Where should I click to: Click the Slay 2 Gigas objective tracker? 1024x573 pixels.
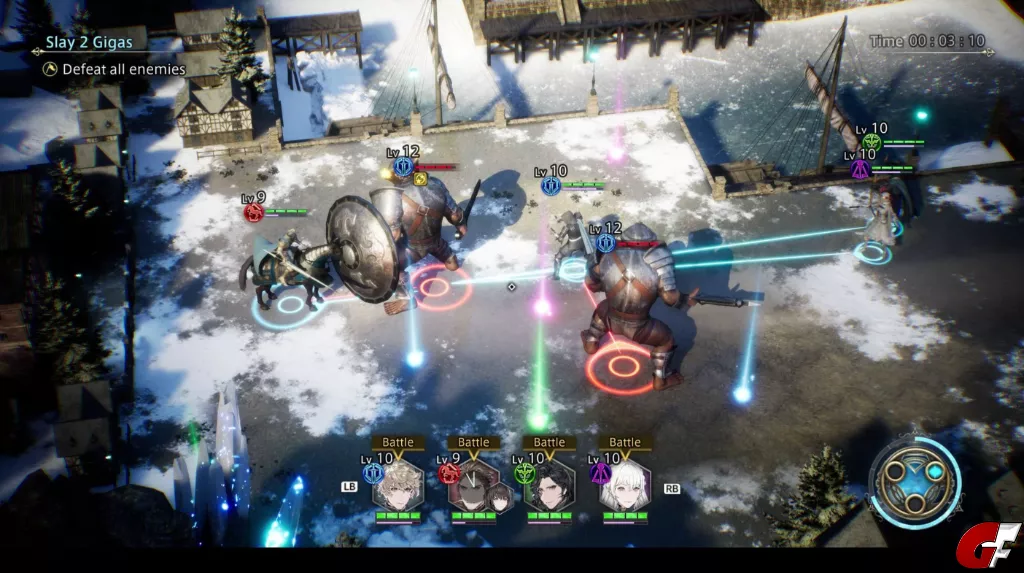(x=89, y=43)
